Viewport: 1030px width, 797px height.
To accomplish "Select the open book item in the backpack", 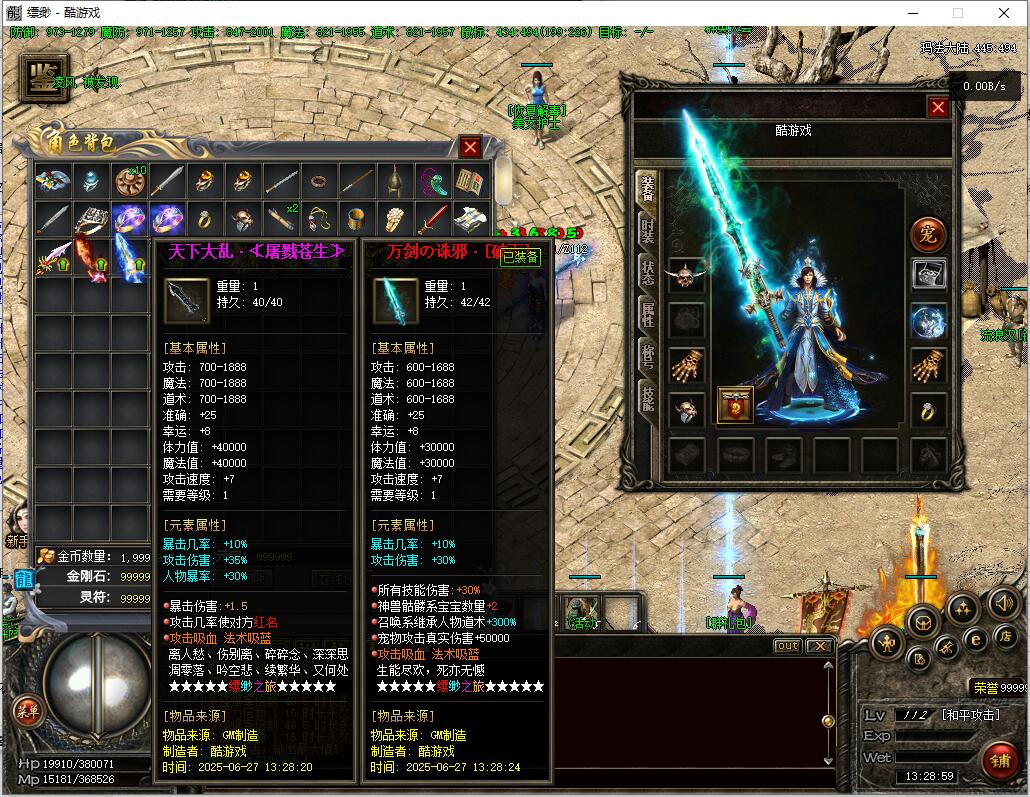I will [470, 181].
